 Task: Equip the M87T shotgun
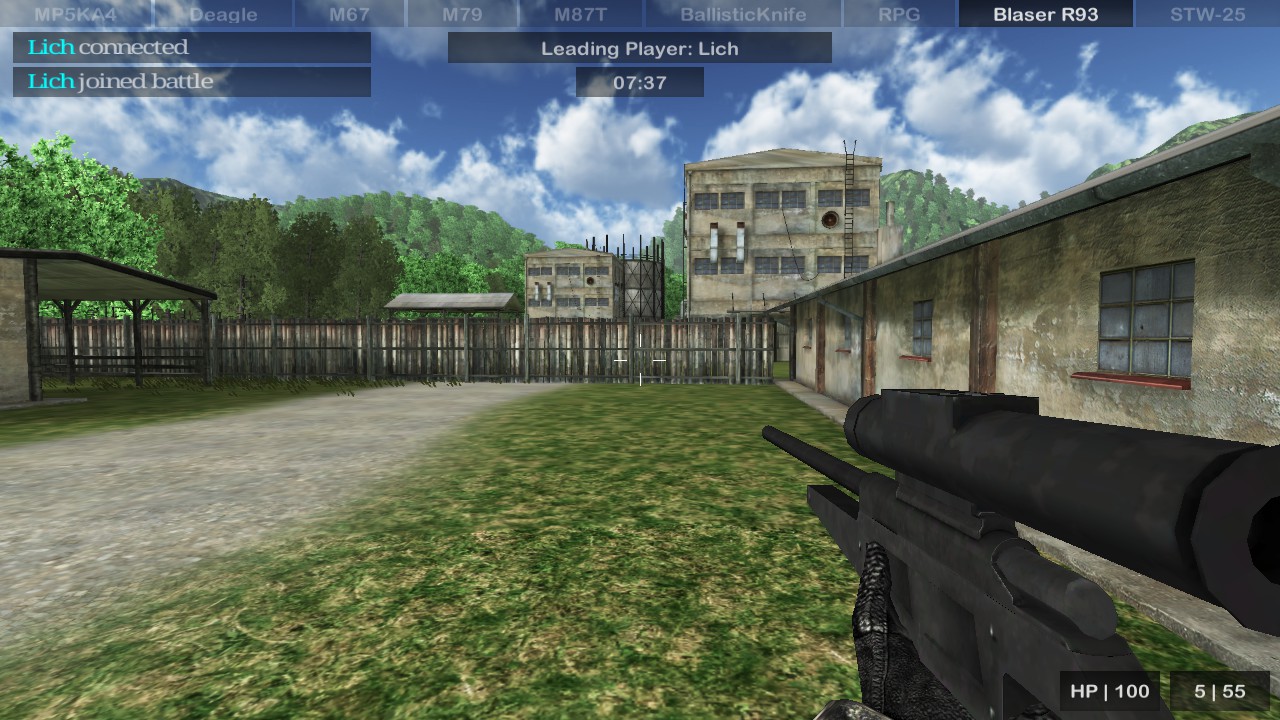pos(583,14)
